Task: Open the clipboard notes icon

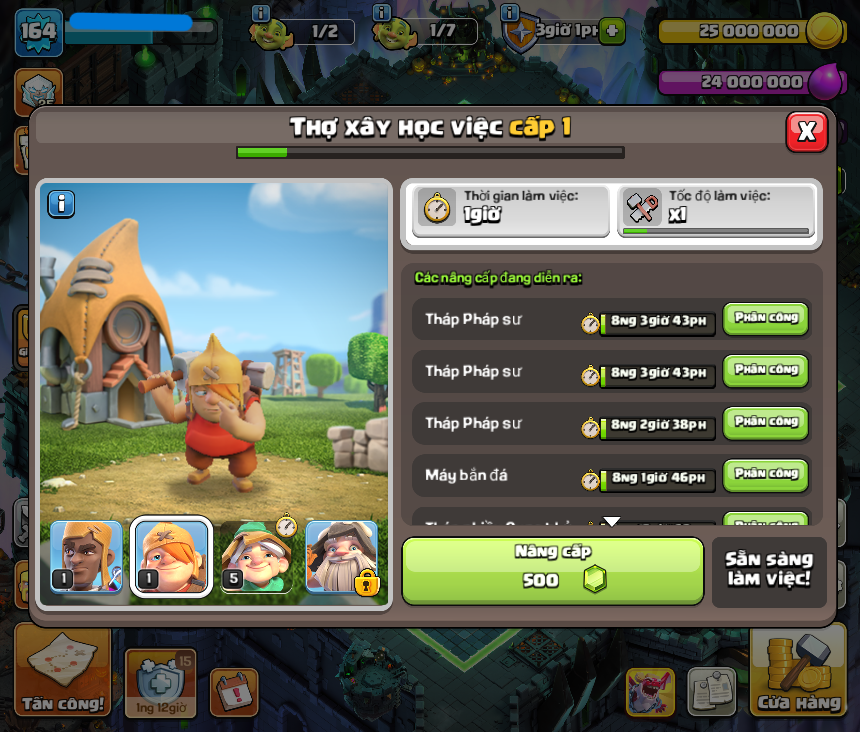Action: (711, 691)
